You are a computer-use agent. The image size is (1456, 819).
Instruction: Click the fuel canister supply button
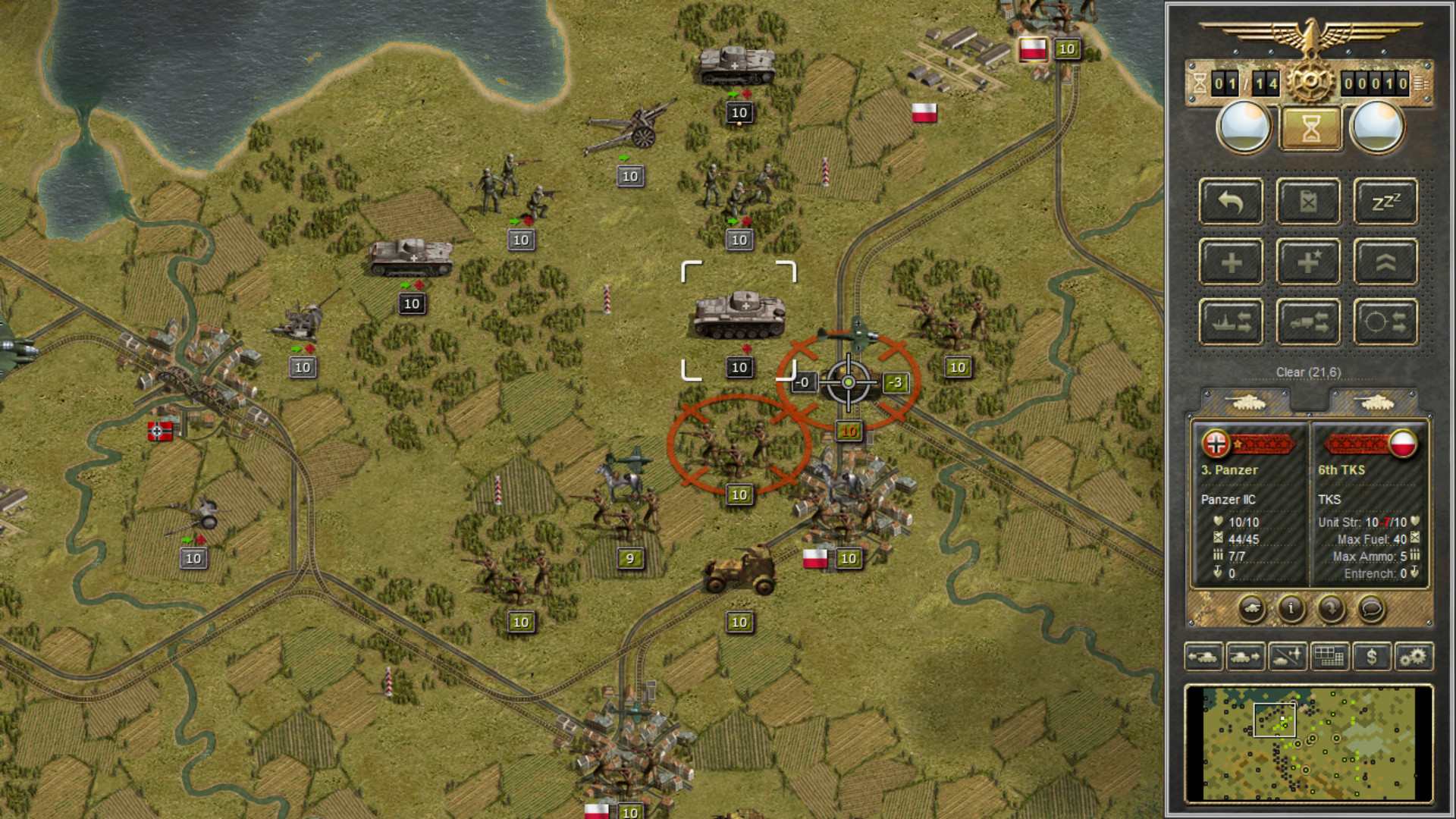pos(1308,202)
